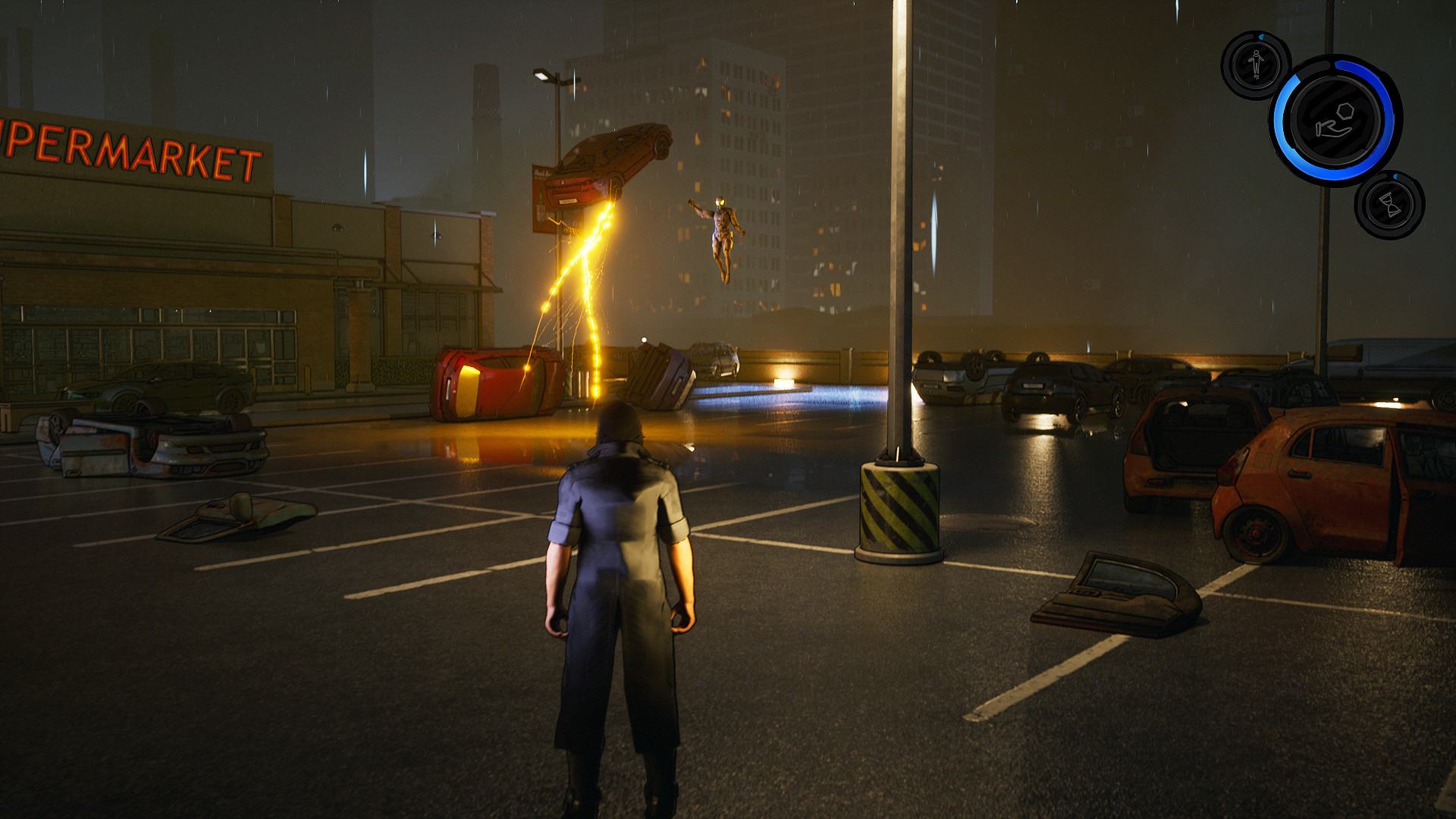1456x819 pixels.
Task: Select the humanoid levitation ability icon
Action: click(1255, 64)
